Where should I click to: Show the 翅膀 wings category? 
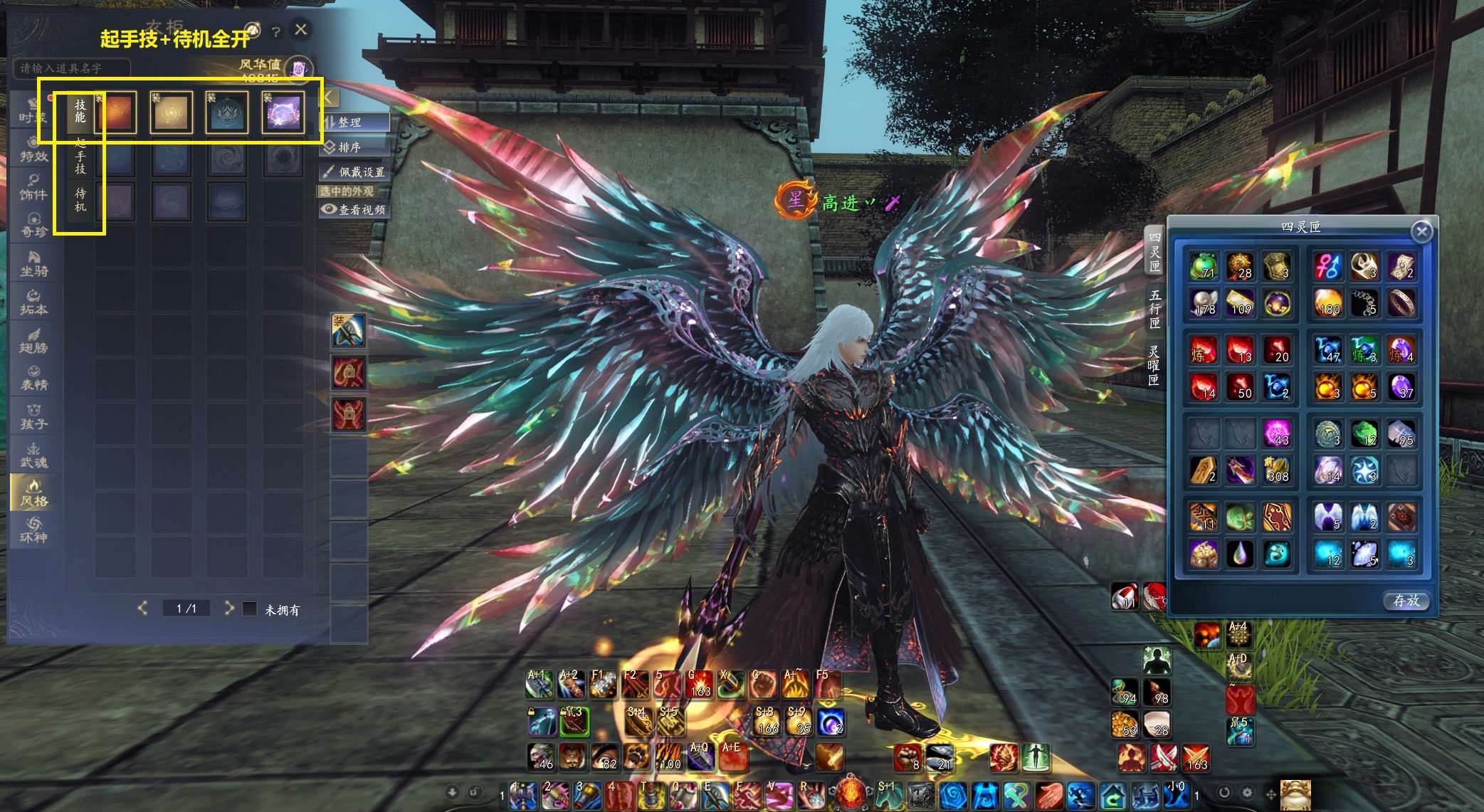point(33,342)
